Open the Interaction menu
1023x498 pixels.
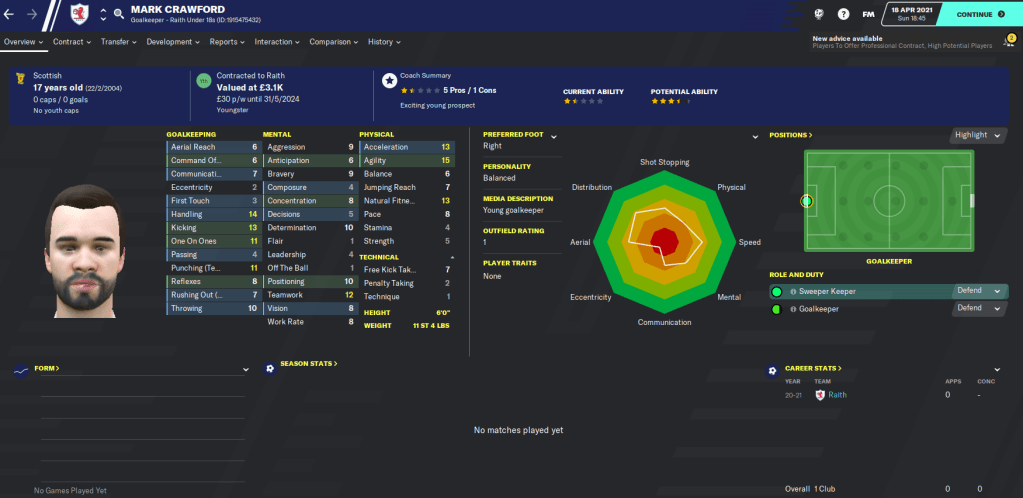[278, 42]
